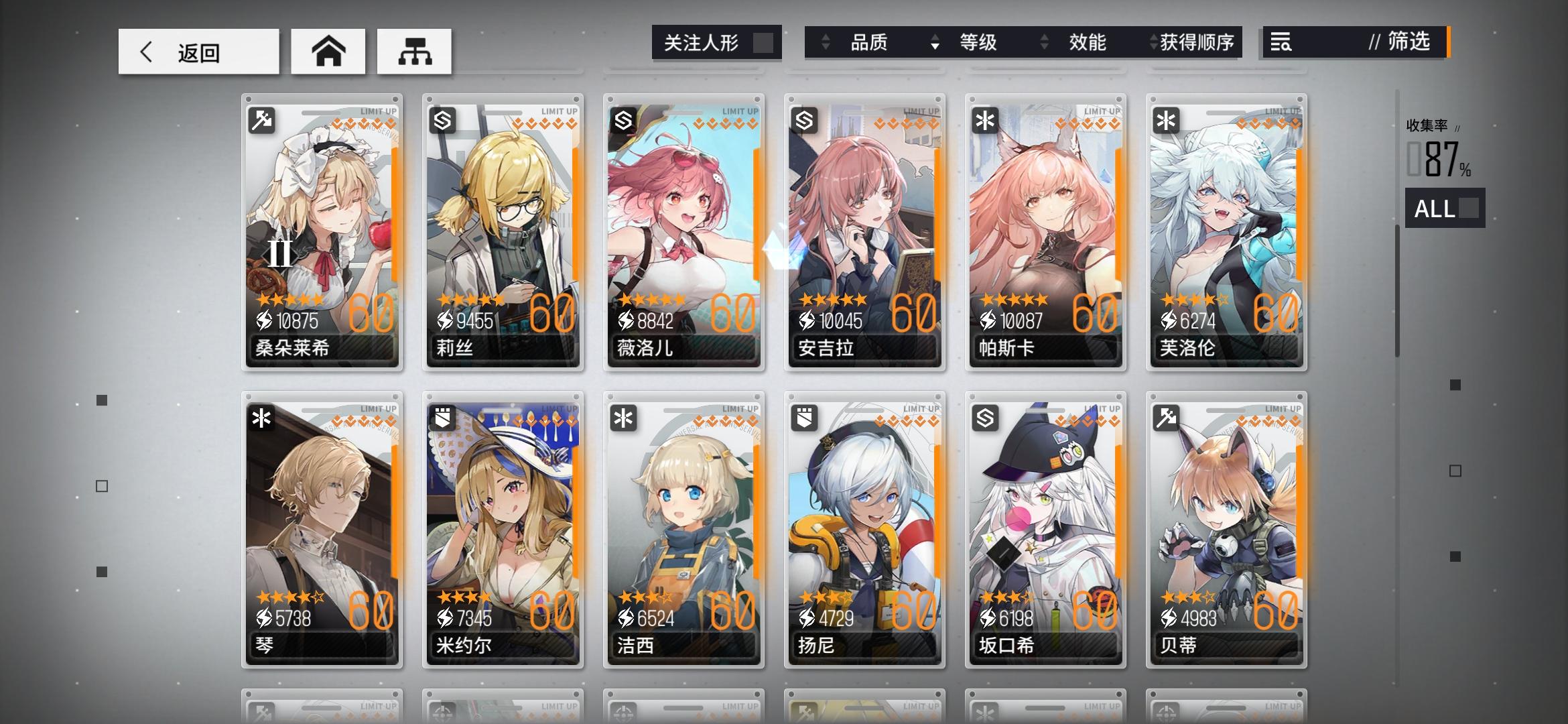
Task: Switch sorting to 获得顺序
Action: point(1194,43)
